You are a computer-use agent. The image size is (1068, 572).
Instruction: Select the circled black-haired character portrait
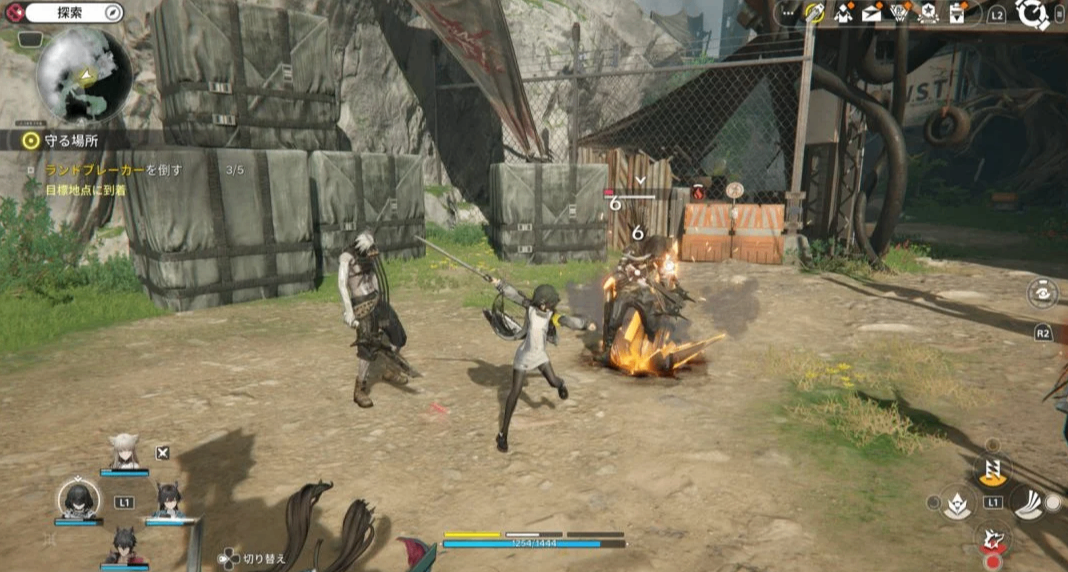point(78,498)
